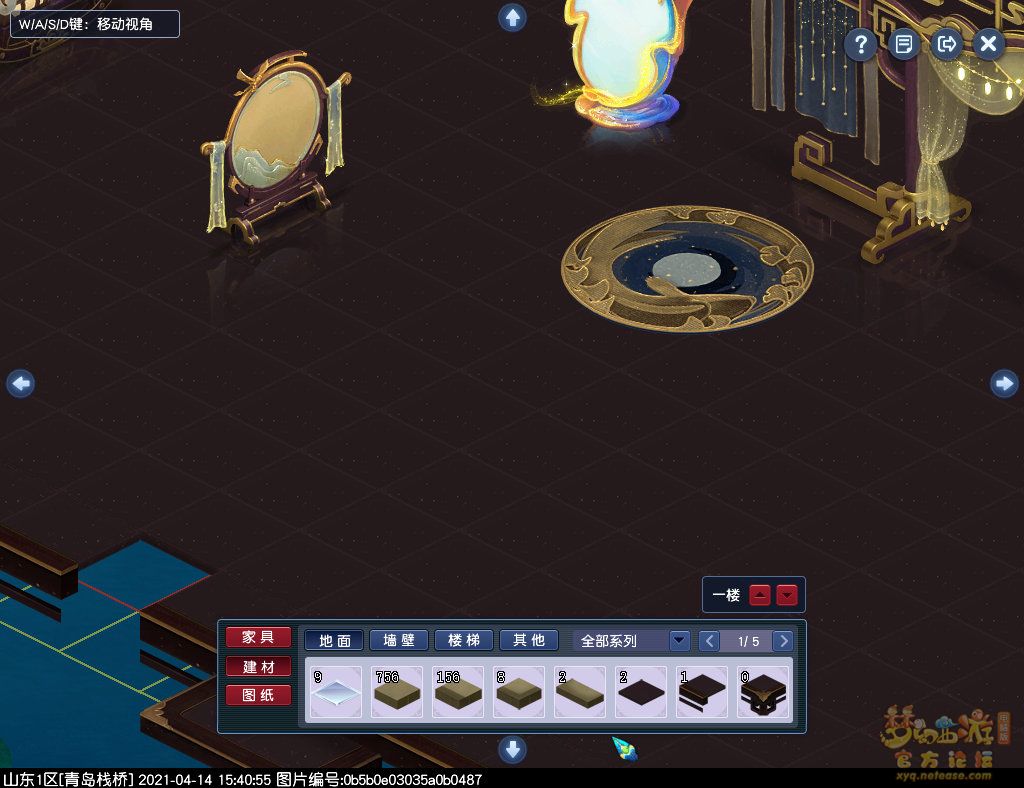
Task: Pan the view down with the bottom arrow
Action: pyautogui.click(x=513, y=748)
